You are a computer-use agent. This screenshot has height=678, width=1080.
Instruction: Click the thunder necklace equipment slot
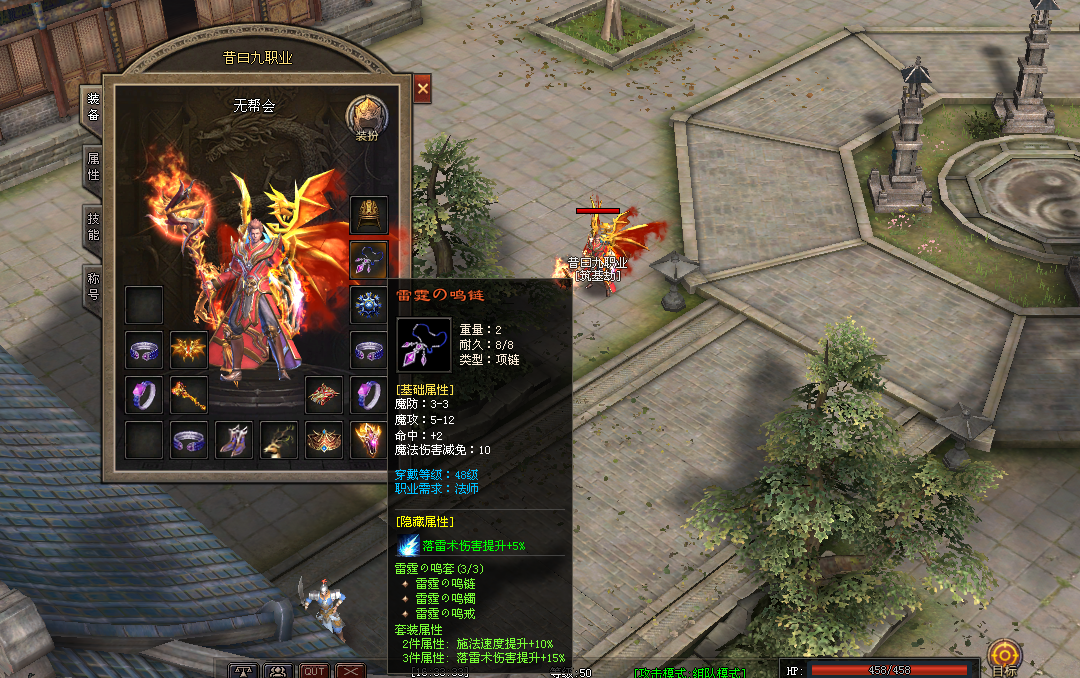tap(369, 260)
